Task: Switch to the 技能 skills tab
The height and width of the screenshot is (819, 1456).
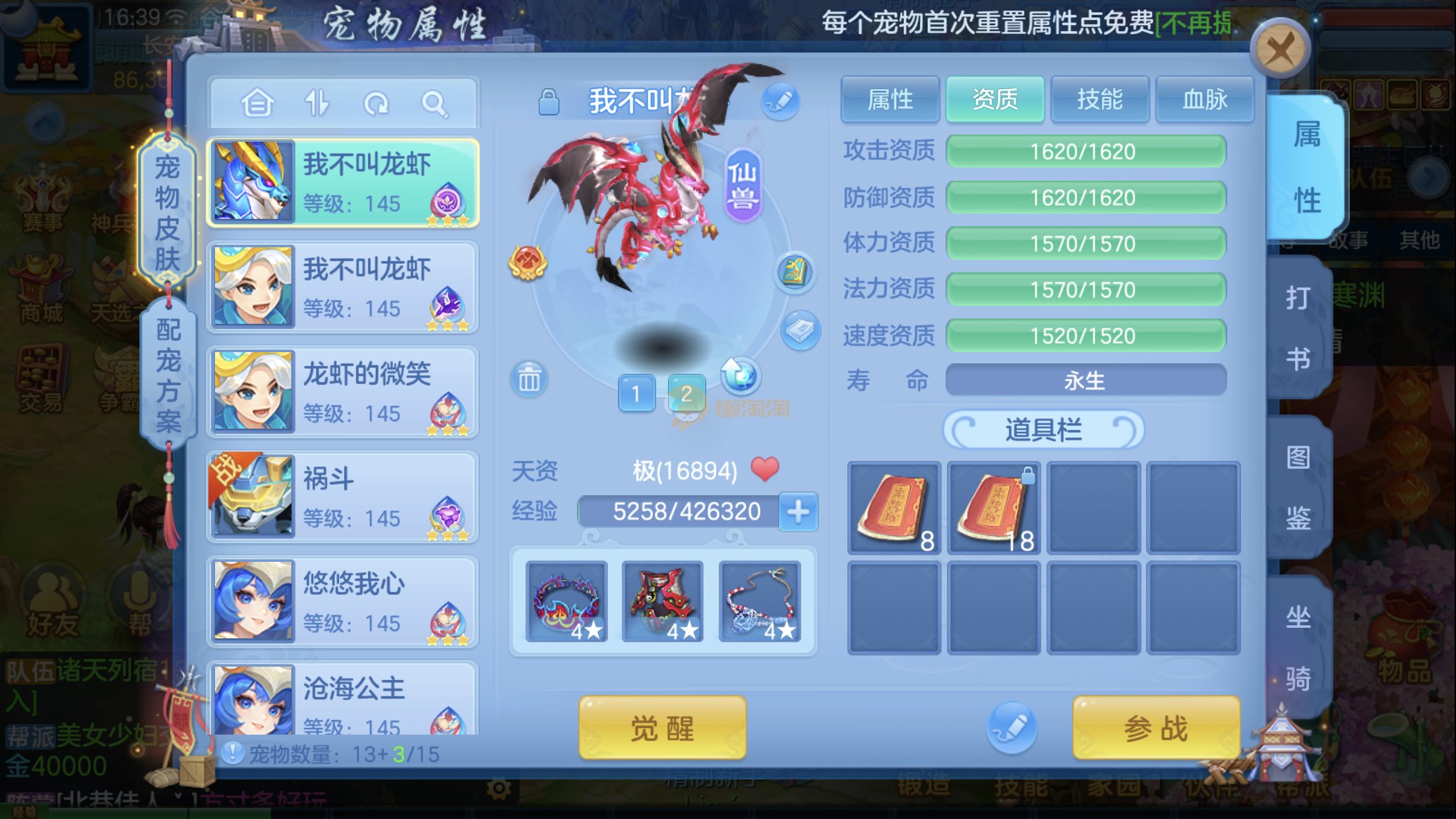Action: tap(1099, 100)
